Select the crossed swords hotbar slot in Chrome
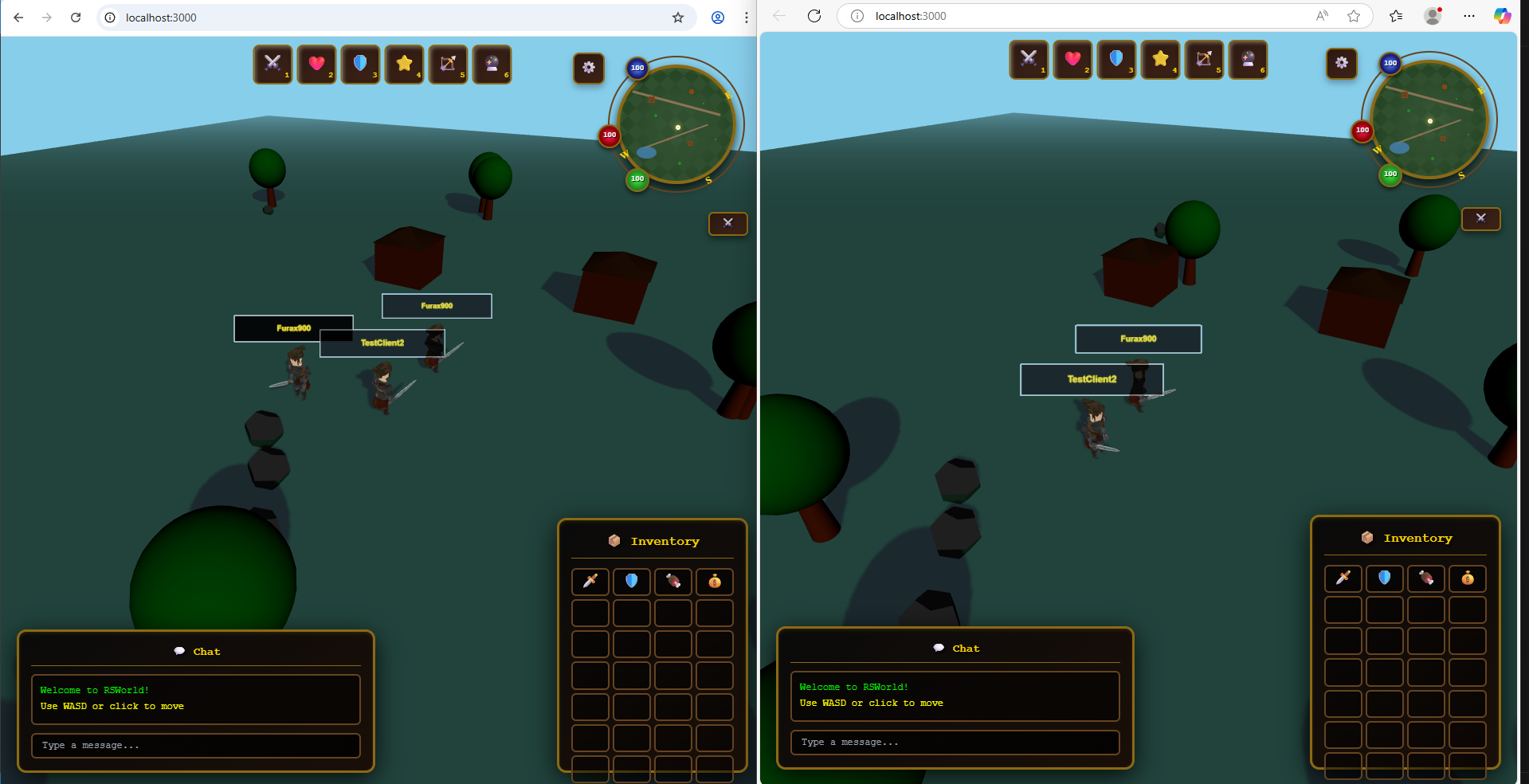Image resolution: width=1529 pixels, height=784 pixels. [272, 65]
